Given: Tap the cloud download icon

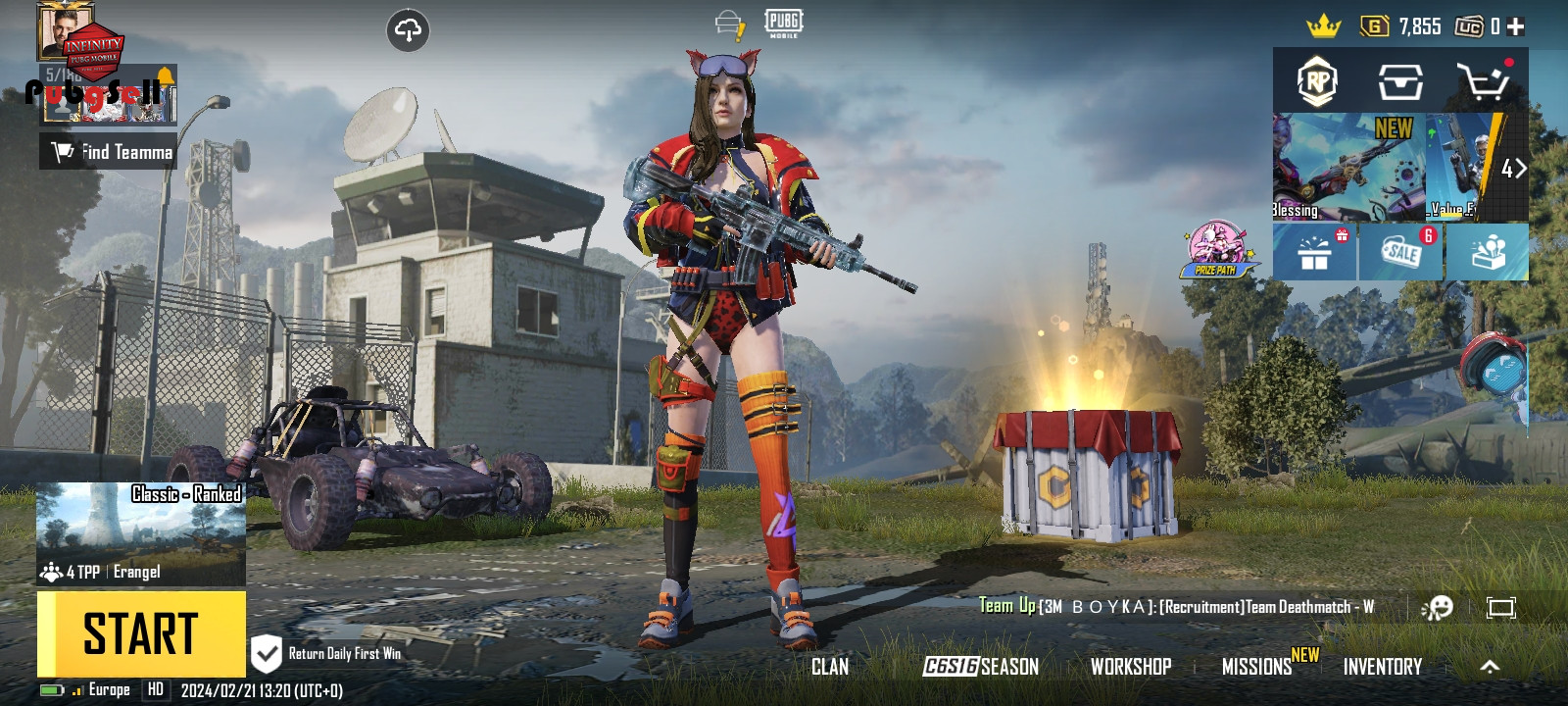Looking at the screenshot, I should coord(408,30).
